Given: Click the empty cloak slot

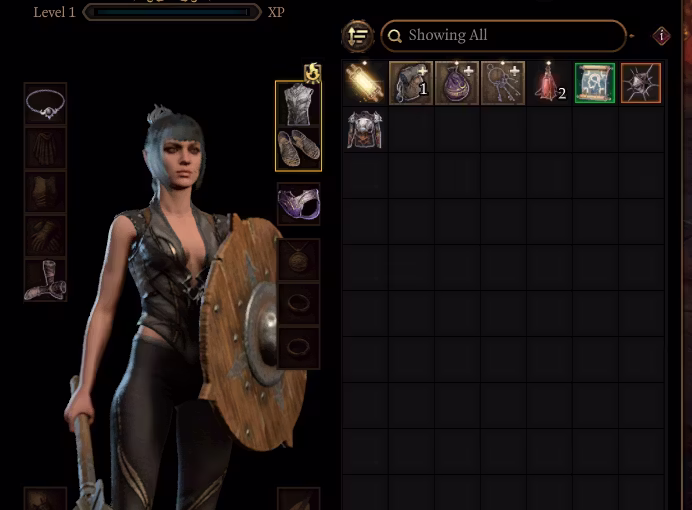Looking at the screenshot, I should (x=46, y=148).
